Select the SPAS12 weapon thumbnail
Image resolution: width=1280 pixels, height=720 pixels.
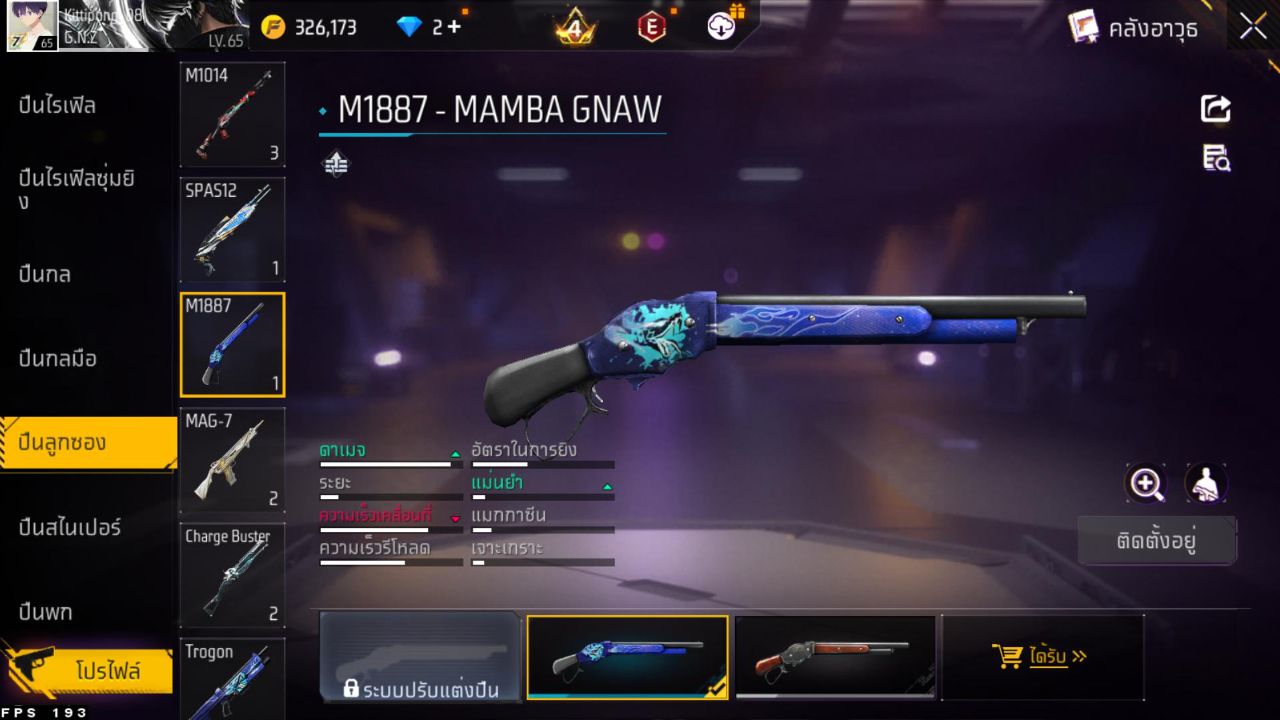point(232,230)
